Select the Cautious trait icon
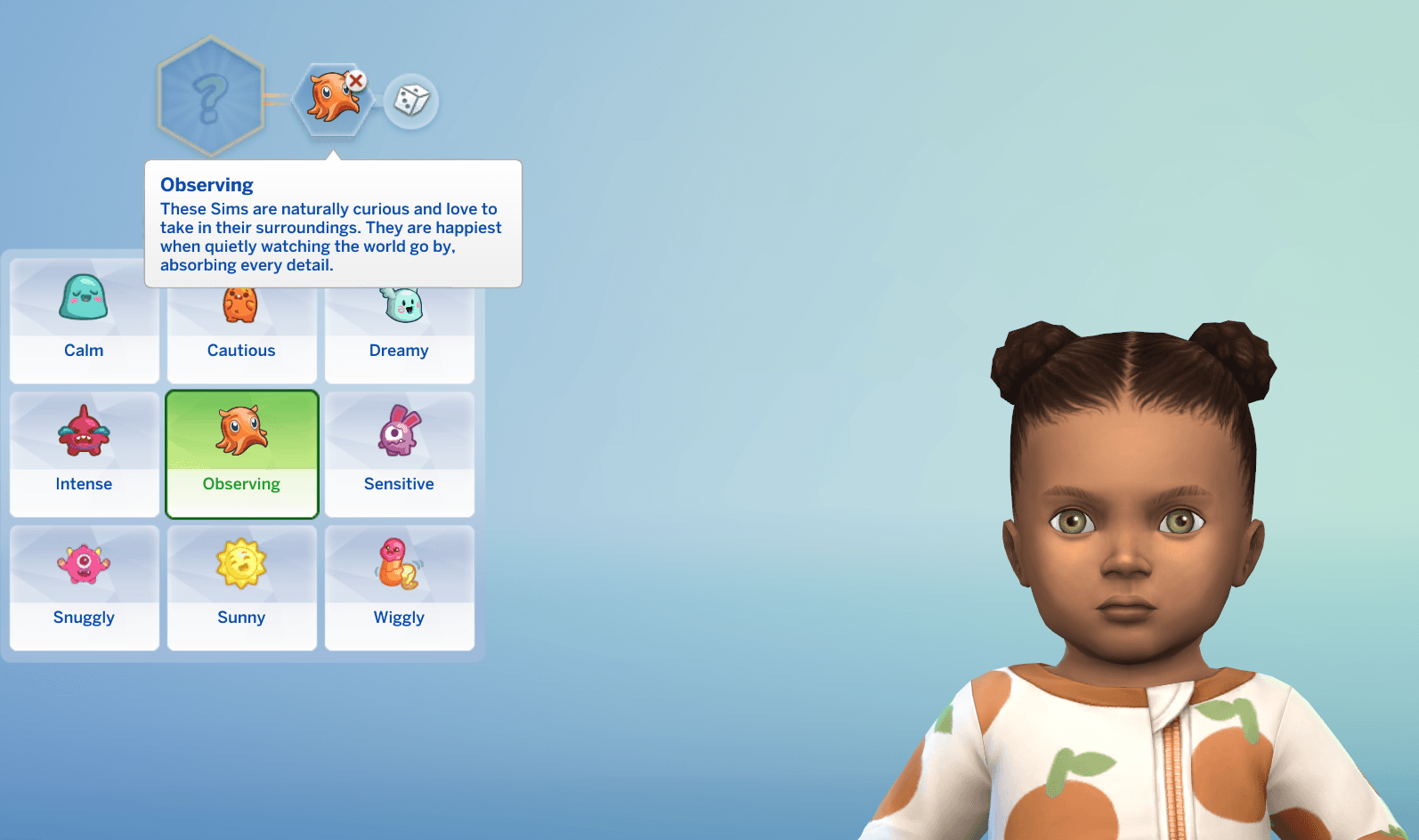The width and height of the screenshot is (1419, 840). tap(241, 301)
